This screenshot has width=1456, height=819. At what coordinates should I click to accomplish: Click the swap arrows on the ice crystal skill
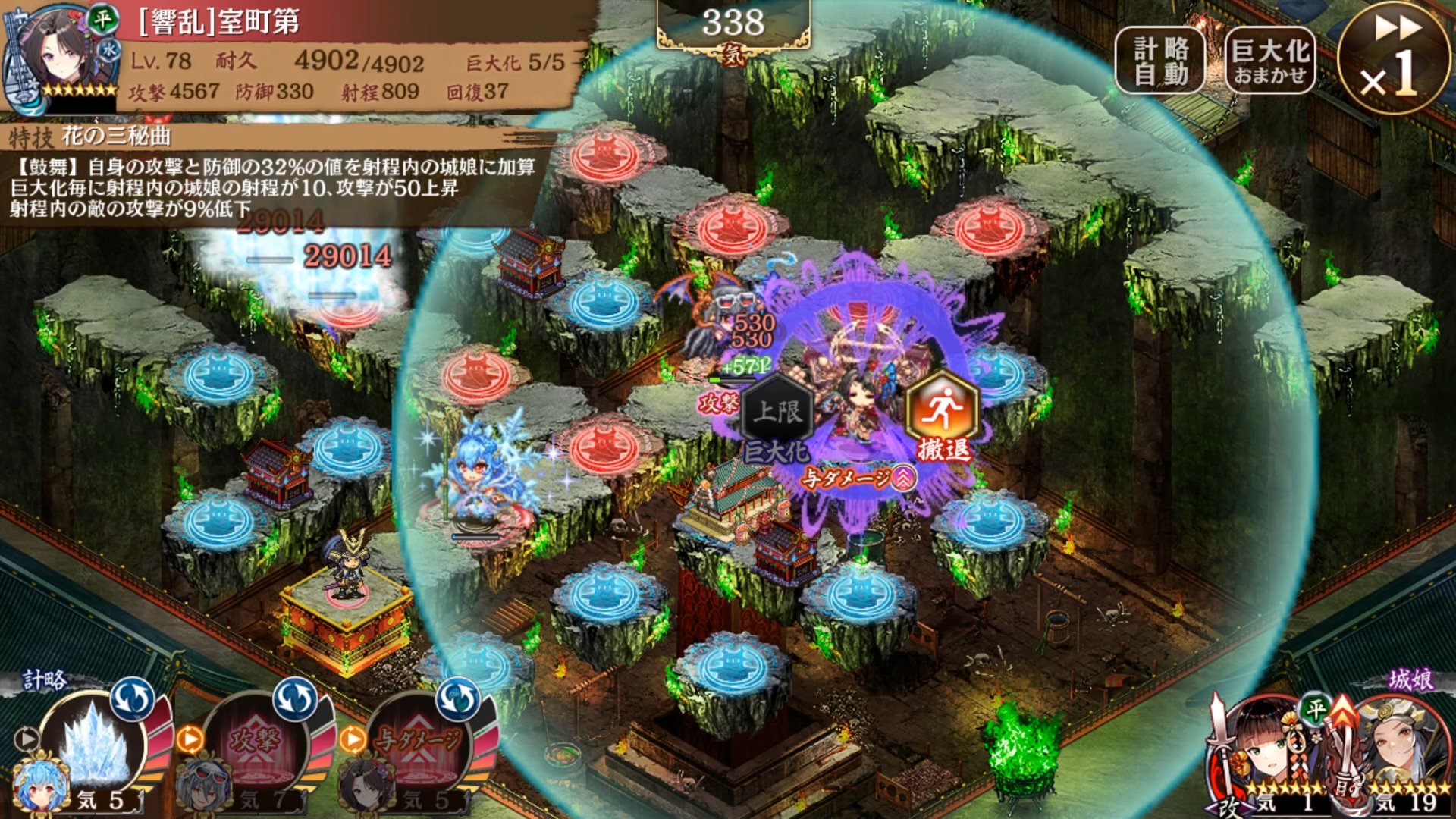(x=133, y=699)
